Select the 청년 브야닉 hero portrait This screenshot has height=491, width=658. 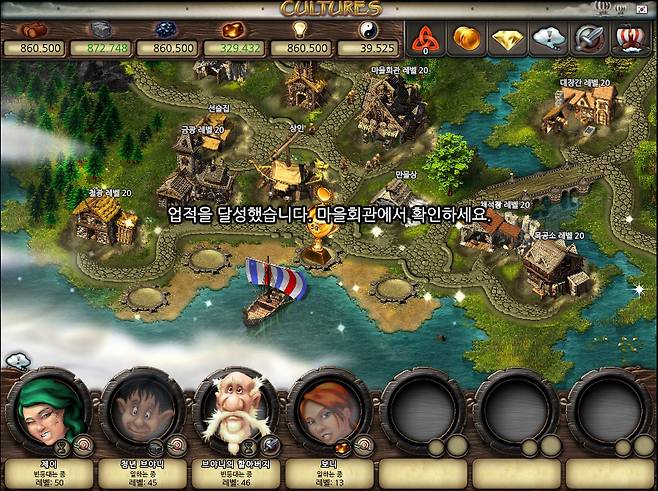[139, 408]
